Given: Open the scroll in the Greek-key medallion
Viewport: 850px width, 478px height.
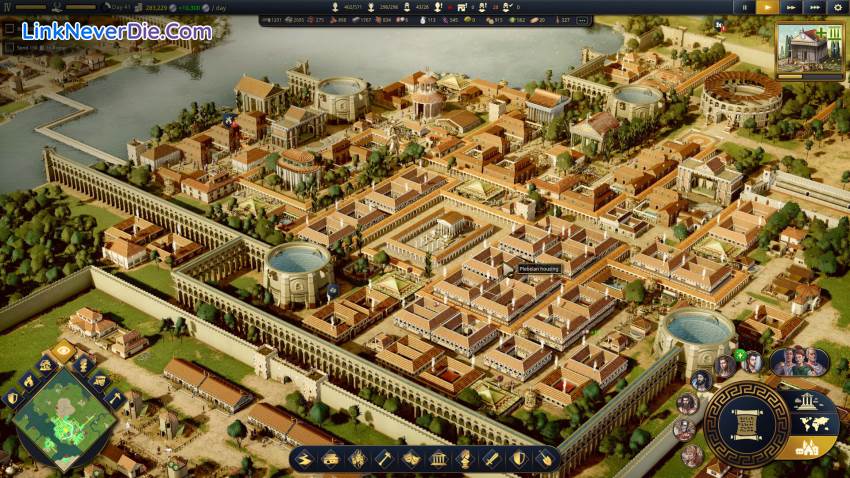Looking at the screenshot, I should pos(745,424).
